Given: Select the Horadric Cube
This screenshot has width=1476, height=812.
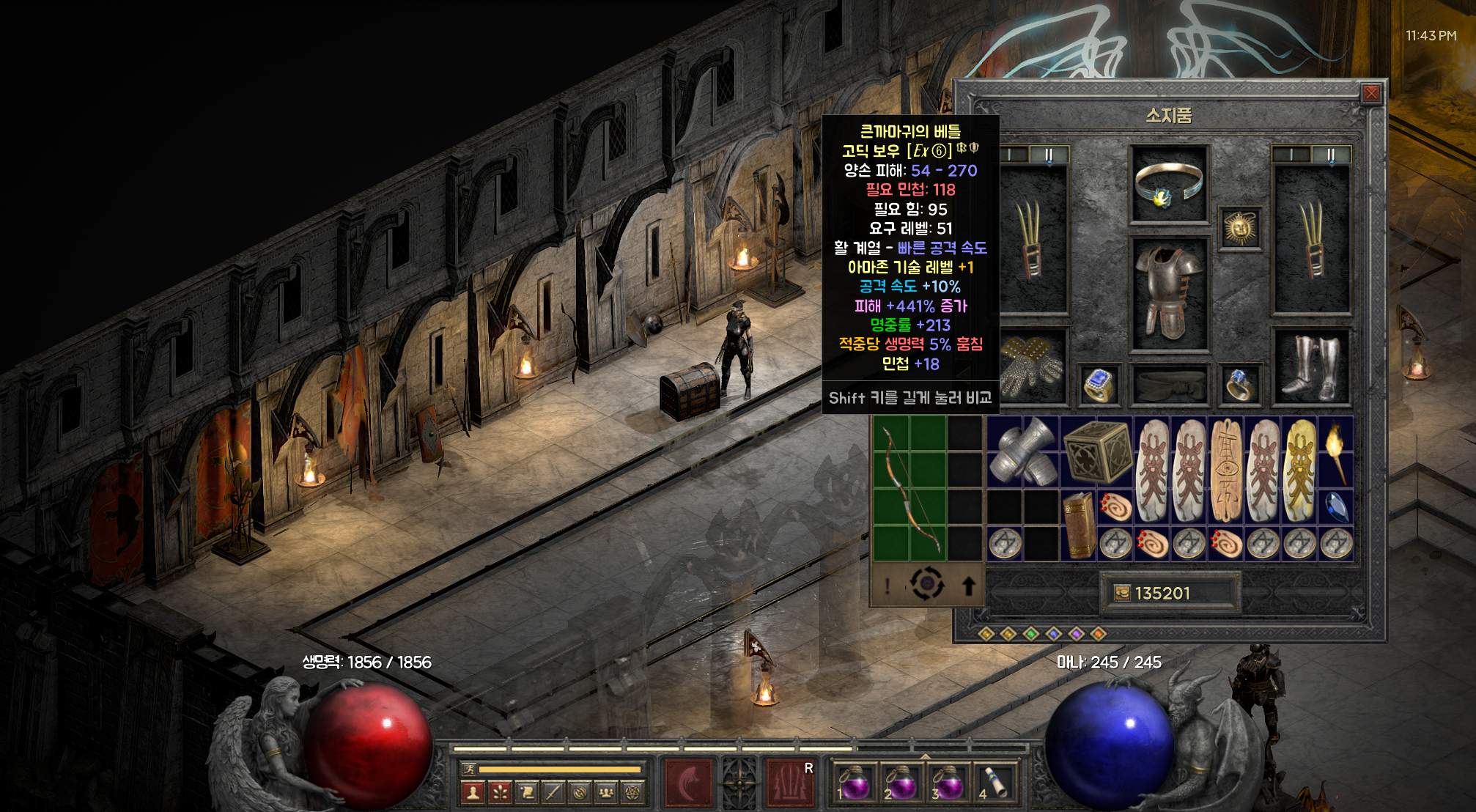Looking at the screenshot, I should tap(1096, 451).
